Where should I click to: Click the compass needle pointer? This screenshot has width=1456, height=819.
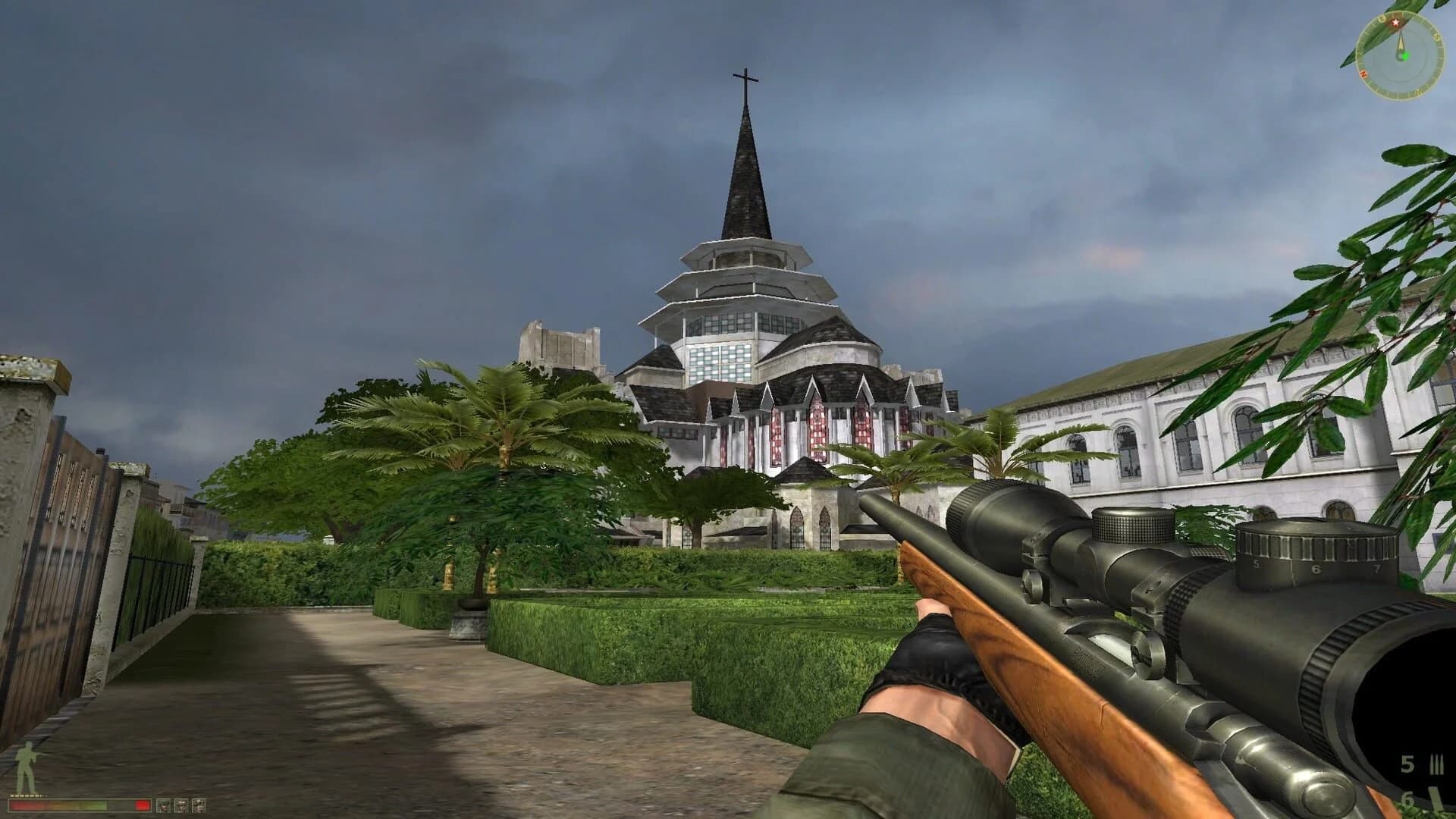pos(1401,39)
